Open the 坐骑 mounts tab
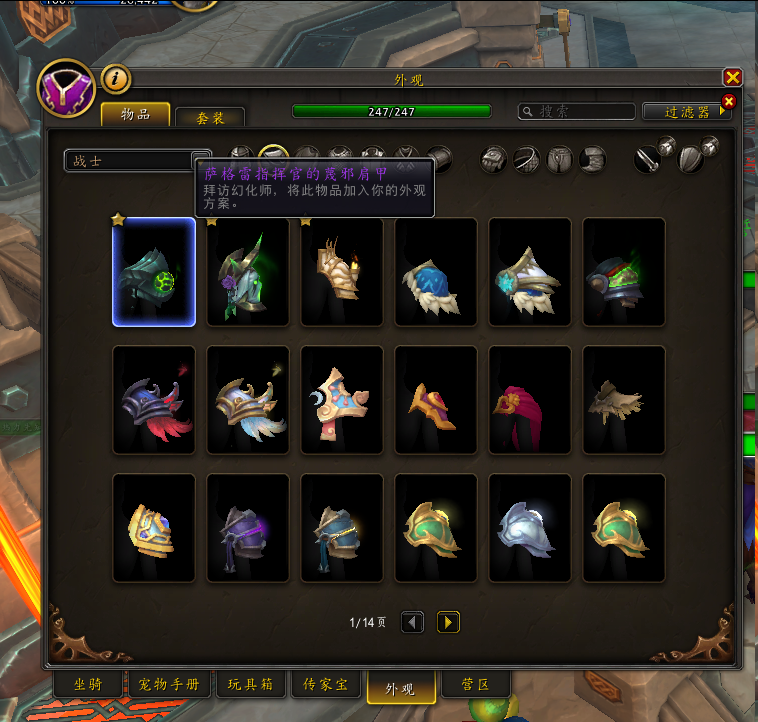758x722 pixels. [x=88, y=685]
